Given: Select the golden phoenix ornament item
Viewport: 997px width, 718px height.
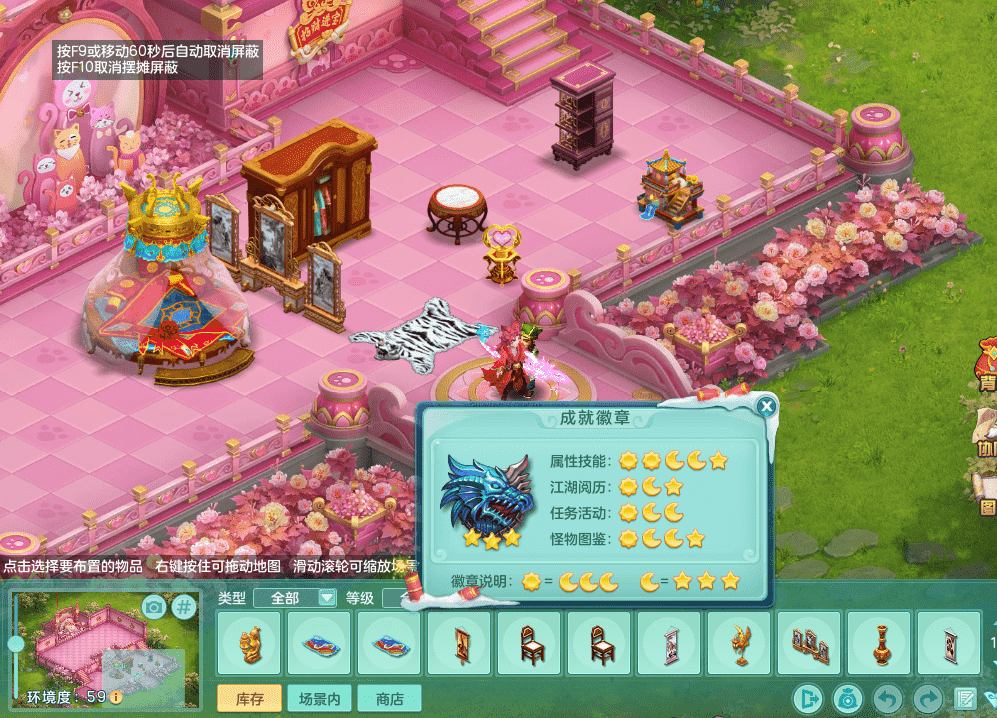Looking at the screenshot, I should pyautogui.click(x=739, y=643).
